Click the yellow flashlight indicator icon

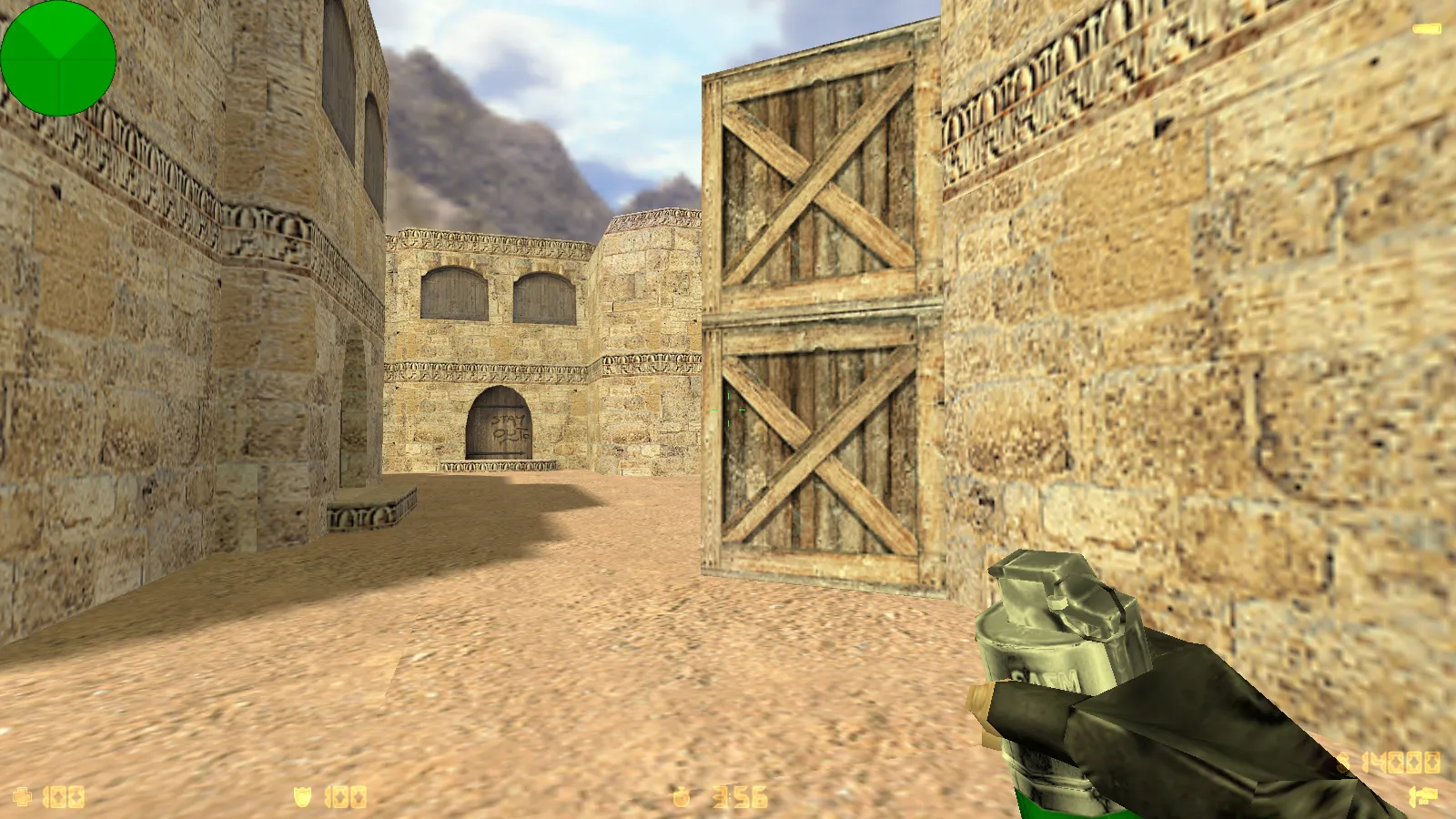pyautogui.click(x=1426, y=30)
